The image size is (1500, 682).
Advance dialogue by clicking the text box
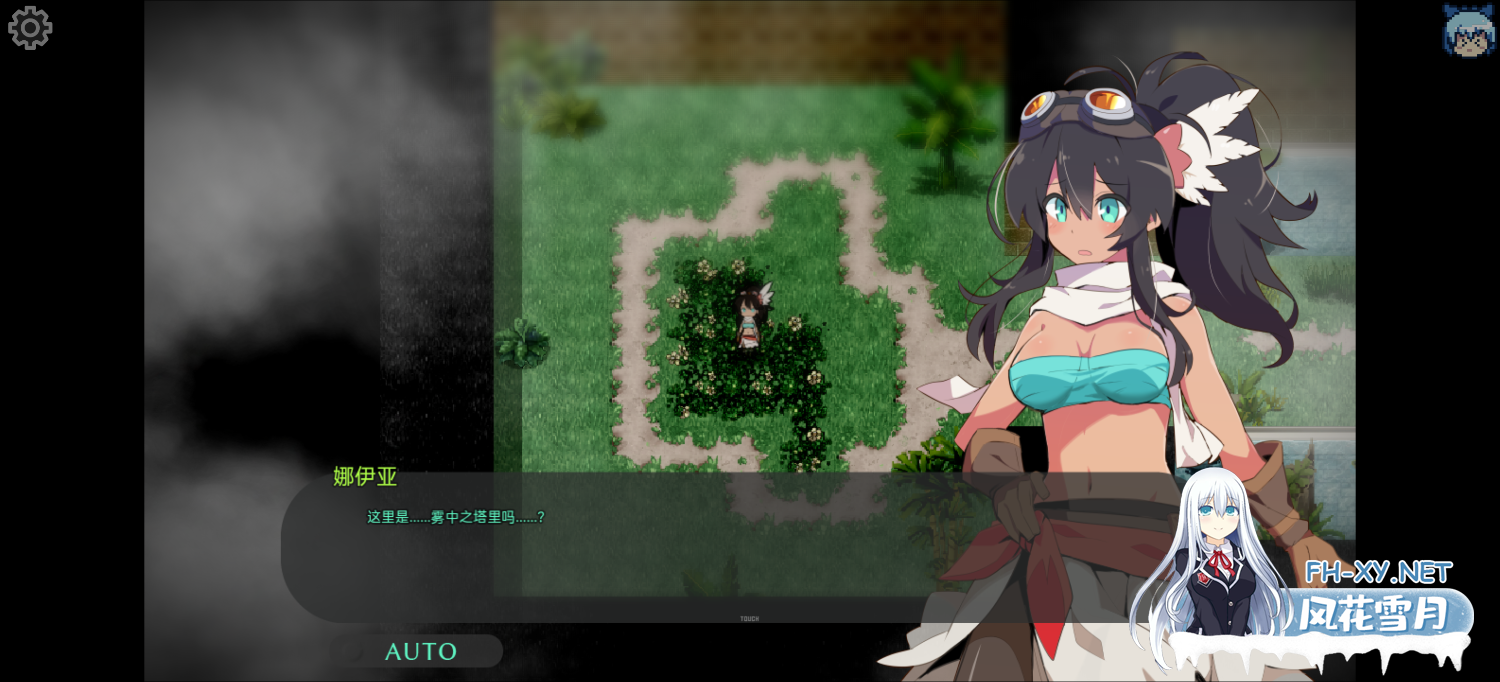pos(620,548)
